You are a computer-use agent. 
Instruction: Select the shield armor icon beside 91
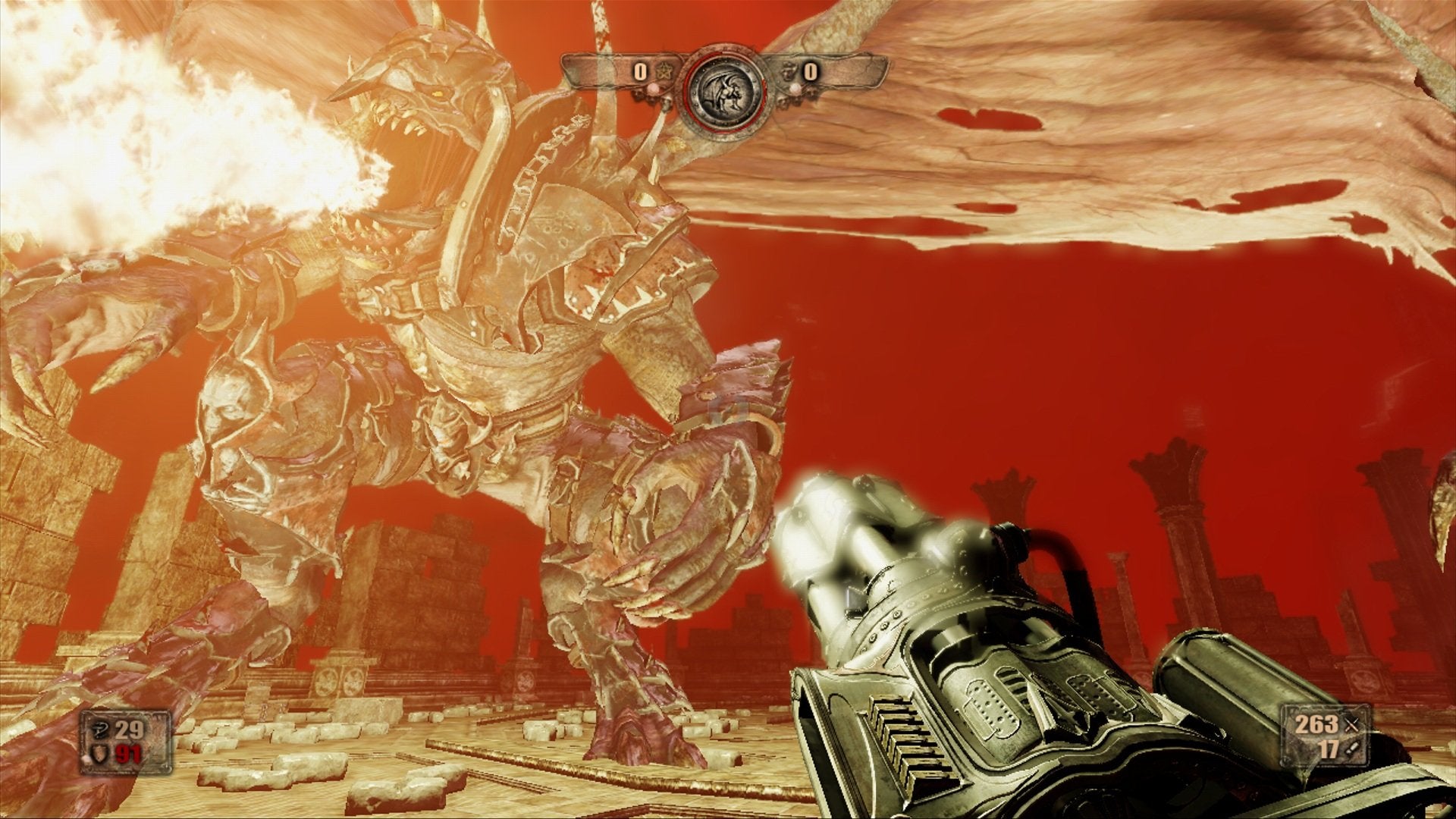coord(100,753)
